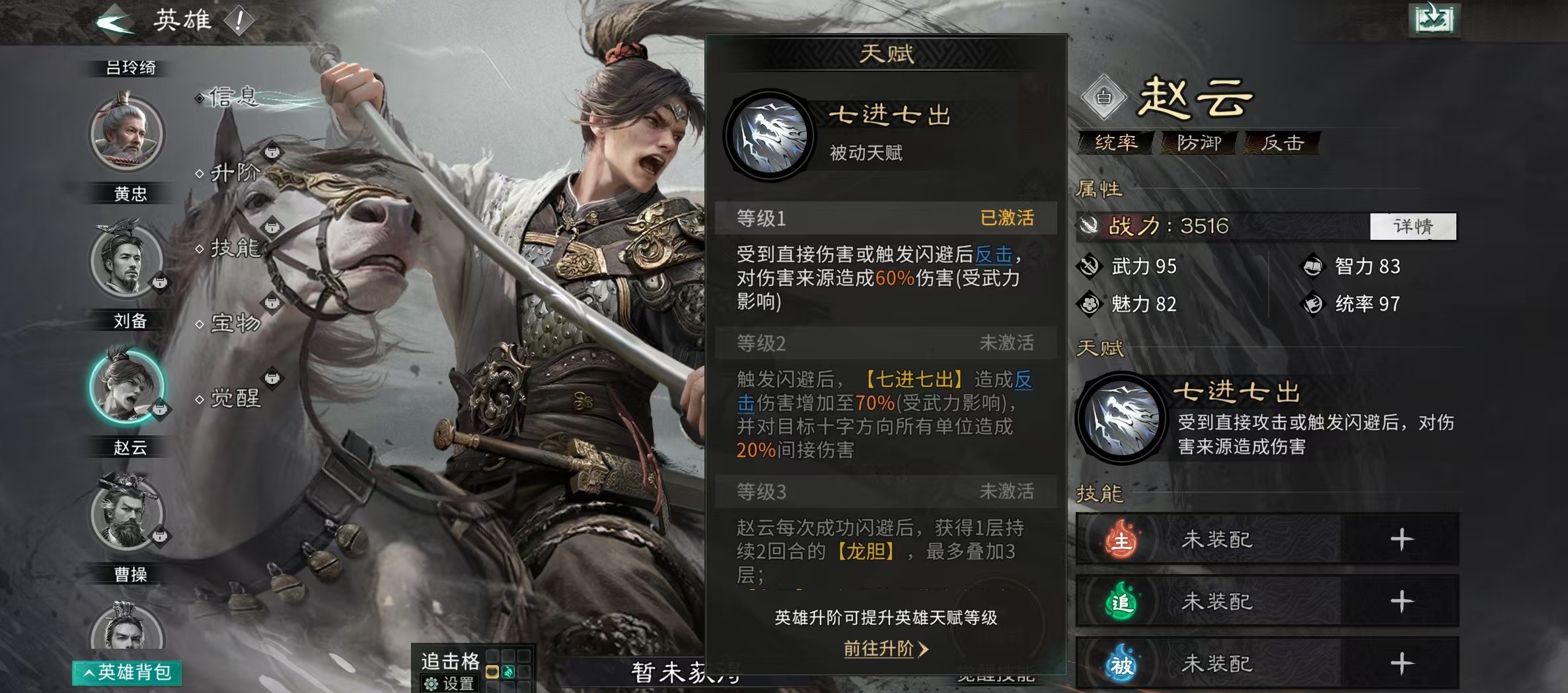This screenshot has height=693, width=1568.
Task: Select Huang Zhong's portrait in the sidebar
Action: pyautogui.click(x=130, y=134)
